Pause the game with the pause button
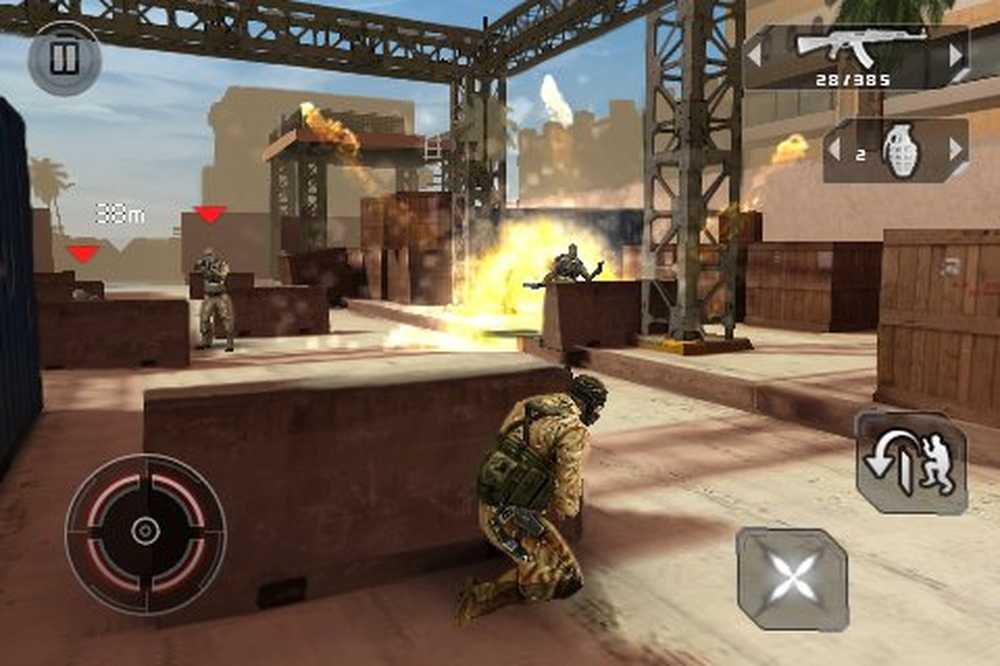The height and width of the screenshot is (666, 1000). [65, 59]
